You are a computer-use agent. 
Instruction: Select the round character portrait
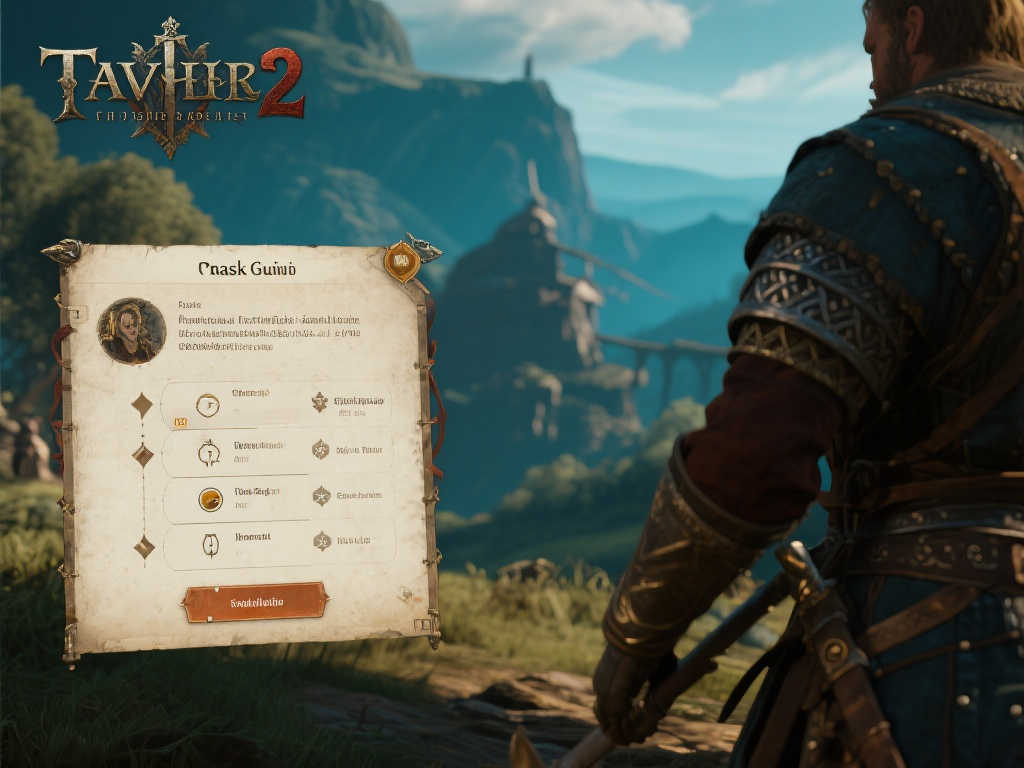click(131, 330)
